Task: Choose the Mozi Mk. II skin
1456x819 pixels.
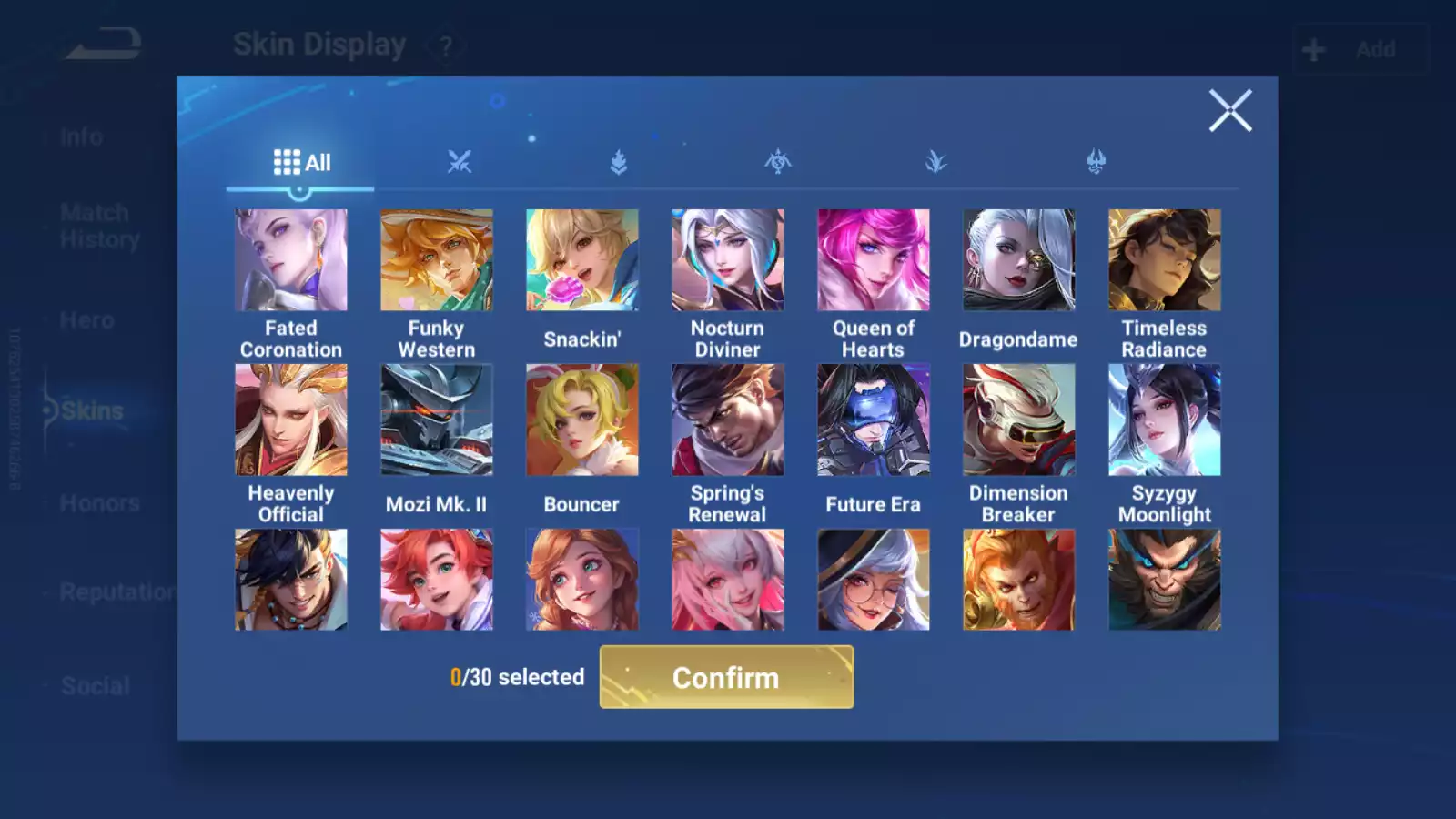Action: coord(437,420)
